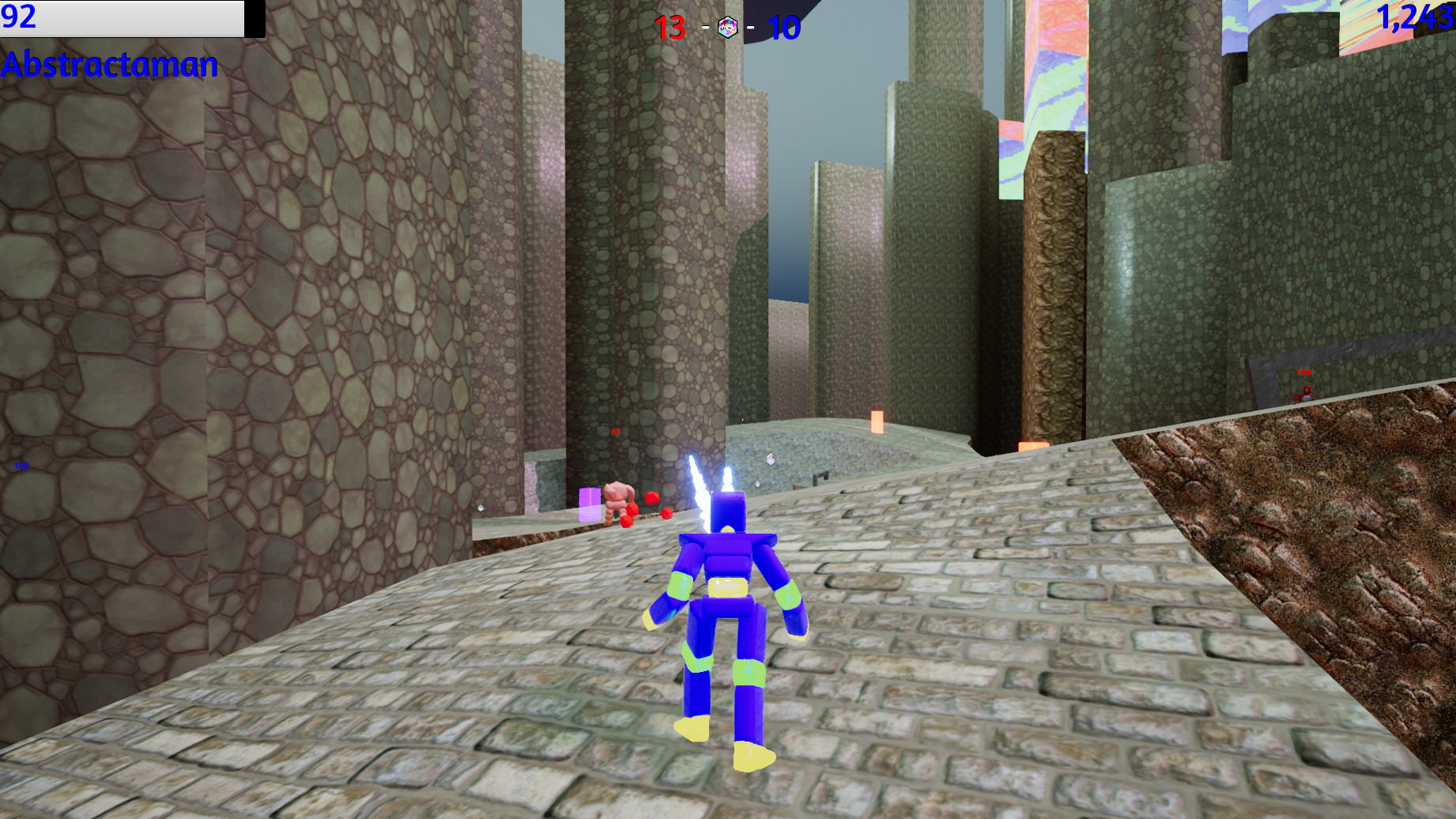Click the orange pillar pickup in the distance
Screen dimensions: 1456x819
coord(876,423)
